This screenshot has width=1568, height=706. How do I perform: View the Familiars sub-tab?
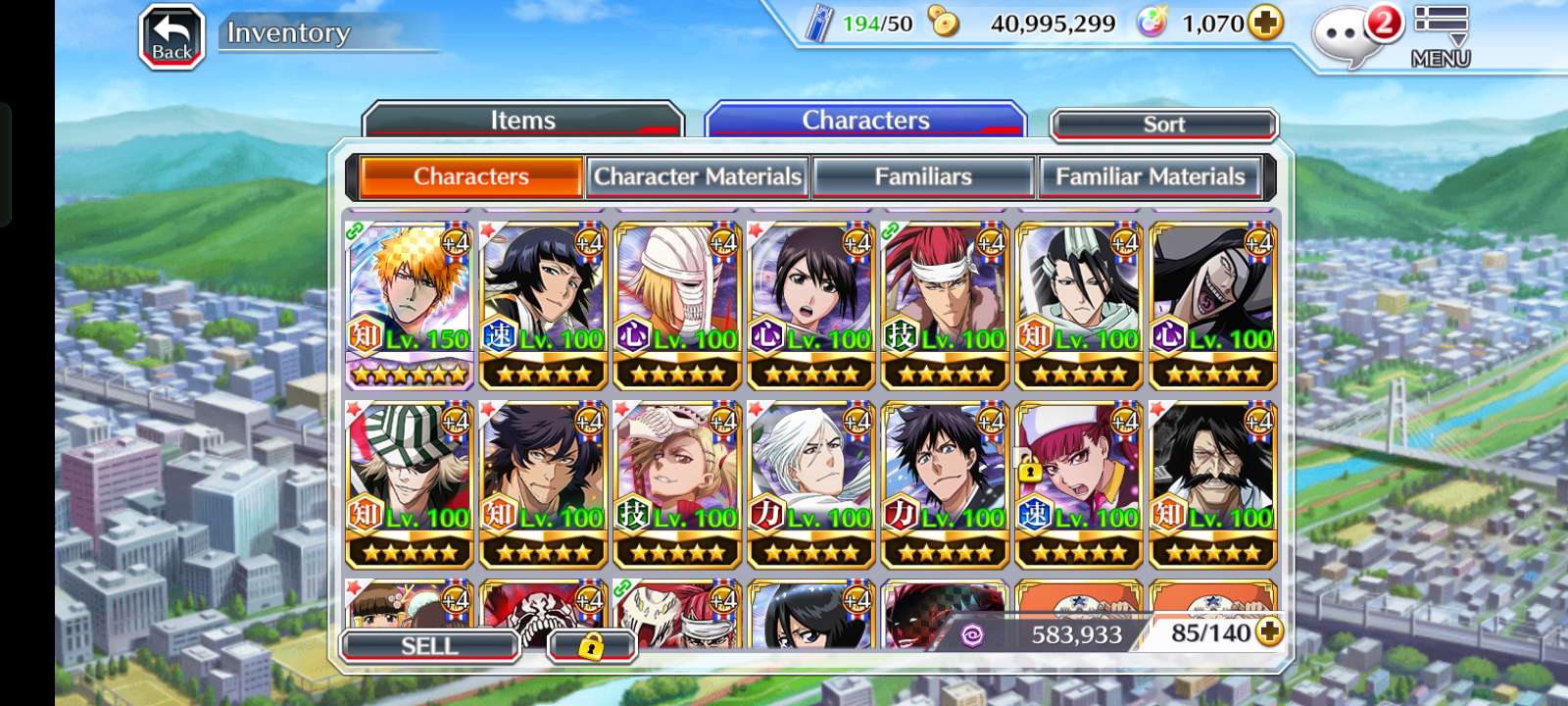(922, 176)
